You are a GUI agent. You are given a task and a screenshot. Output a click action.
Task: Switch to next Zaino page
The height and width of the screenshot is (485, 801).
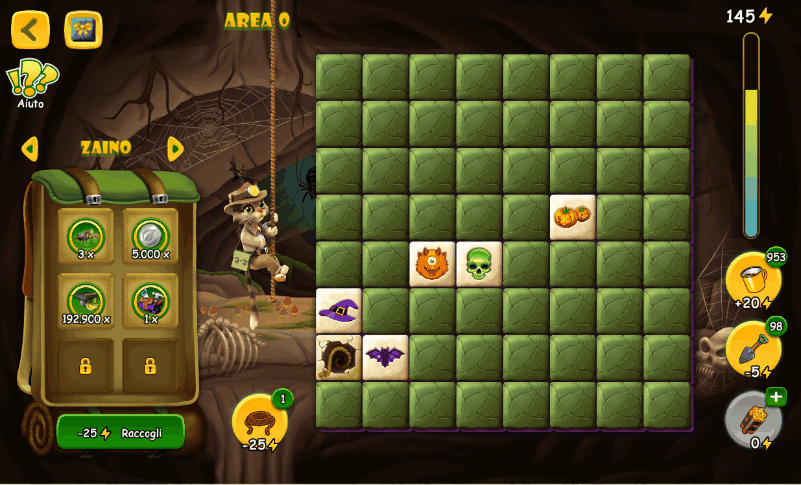click(x=176, y=149)
